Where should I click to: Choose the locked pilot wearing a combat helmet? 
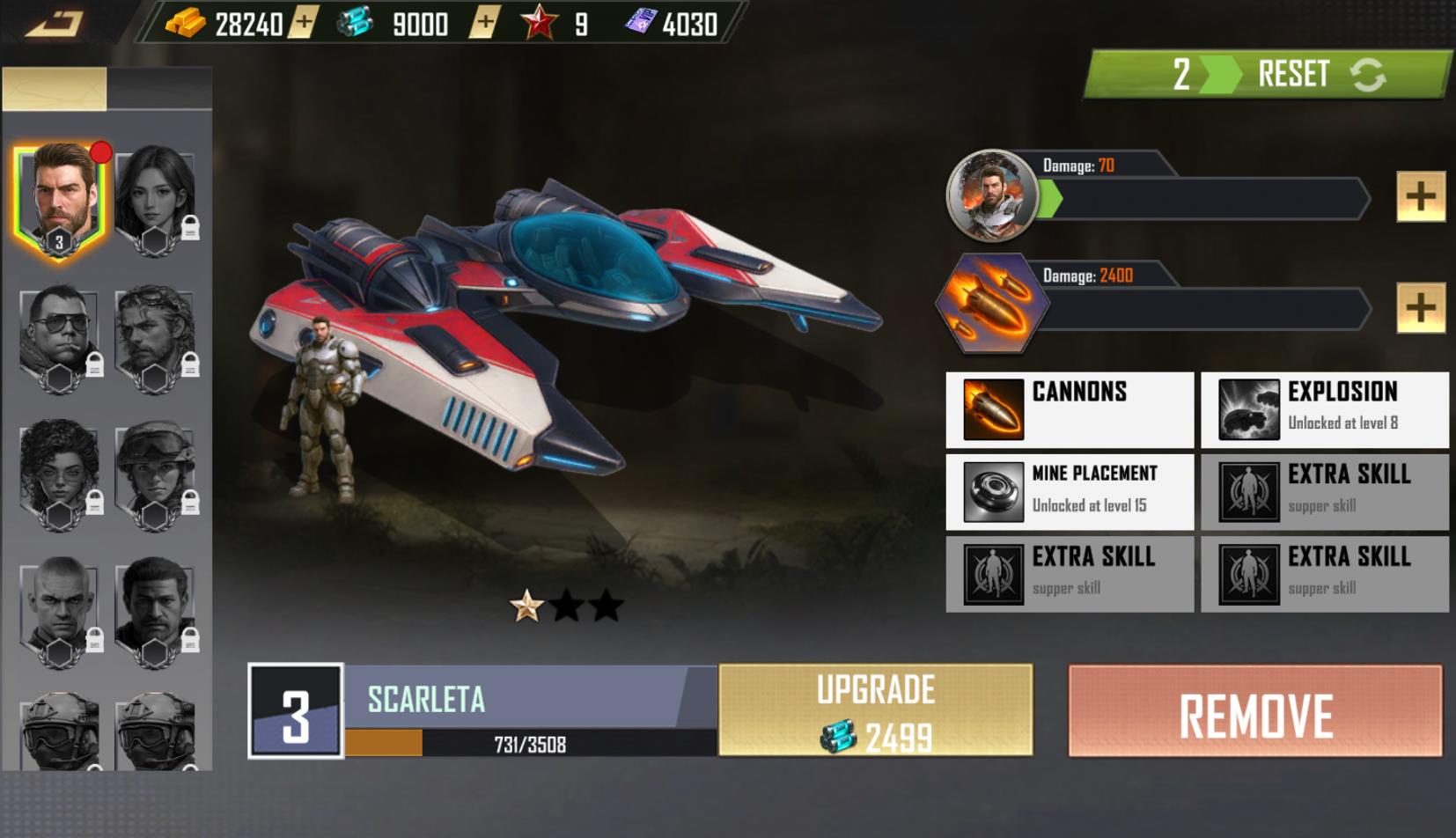click(x=155, y=475)
